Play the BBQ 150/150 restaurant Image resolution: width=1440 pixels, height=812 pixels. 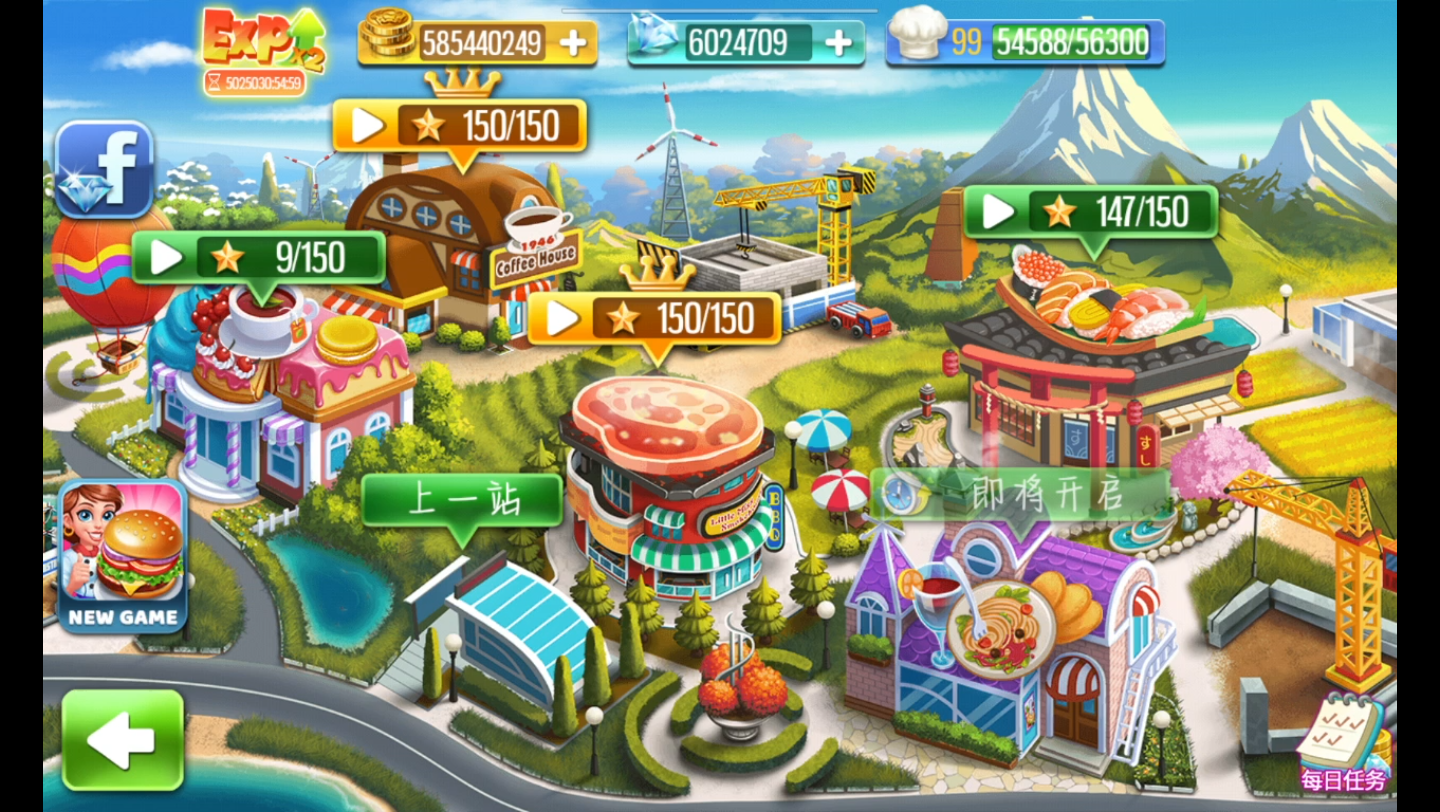654,319
